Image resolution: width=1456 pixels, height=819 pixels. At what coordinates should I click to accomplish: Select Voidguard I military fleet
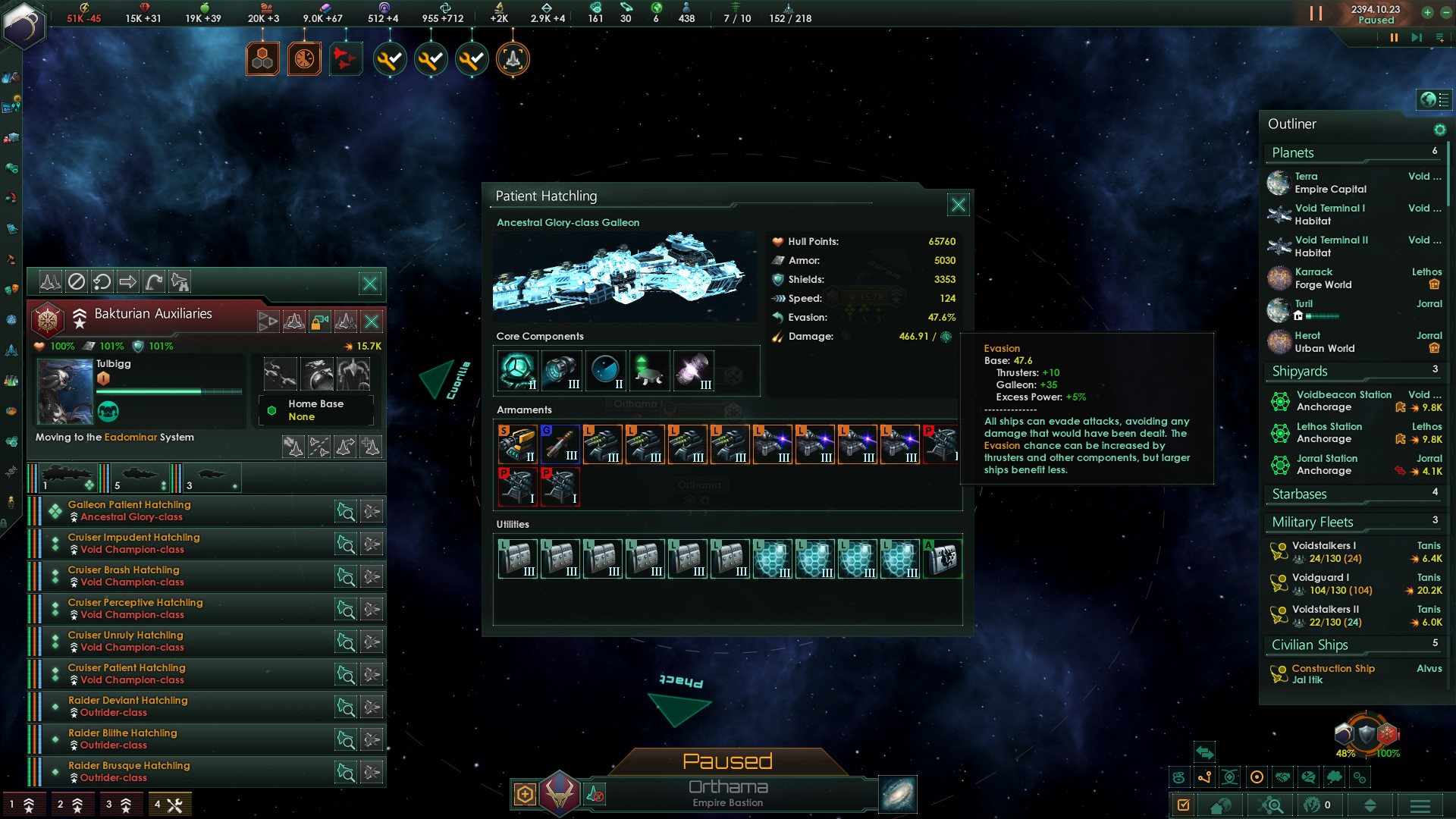pos(1324,584)
